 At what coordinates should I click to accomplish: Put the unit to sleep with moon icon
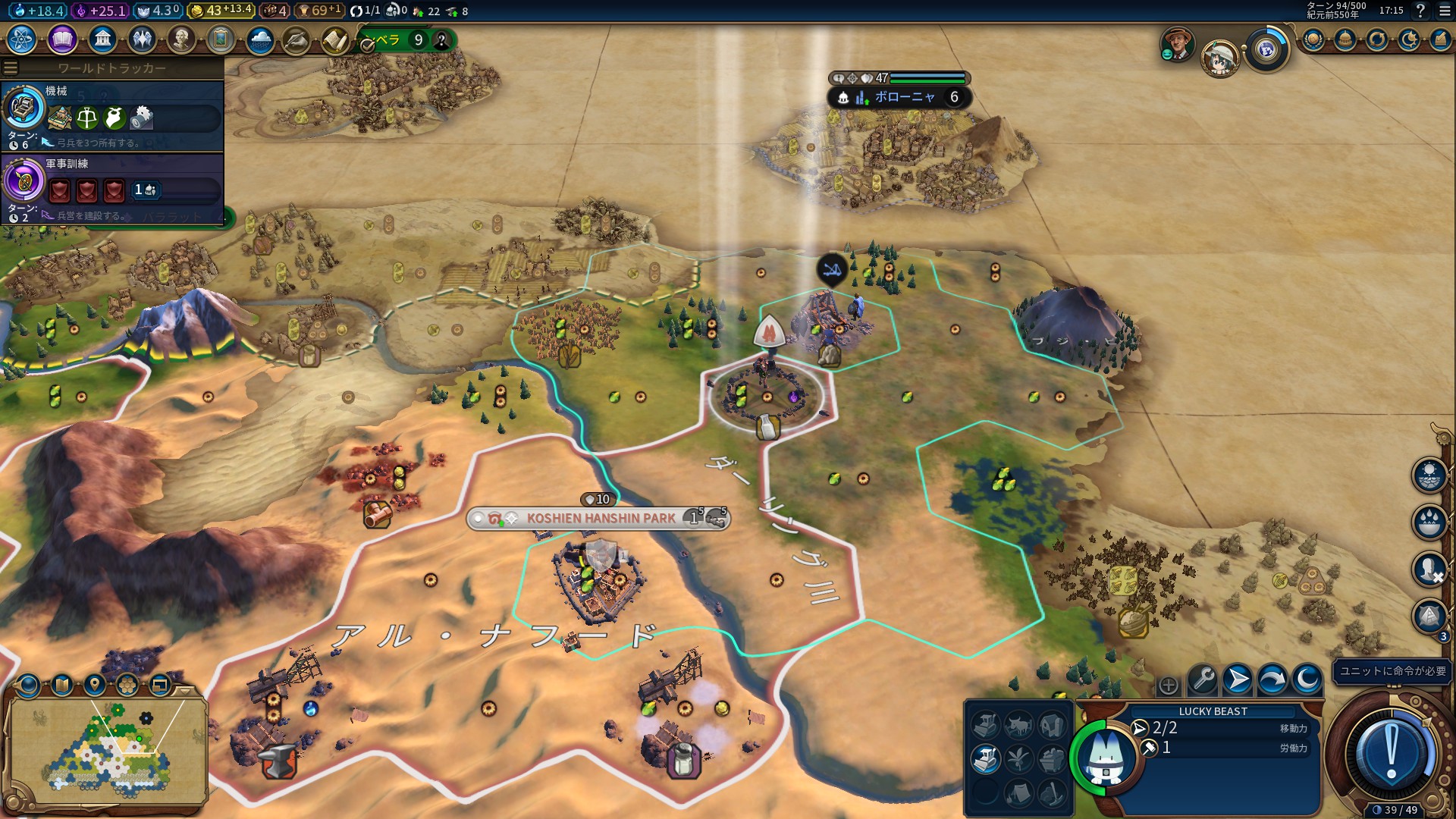tap(1307, 679)
